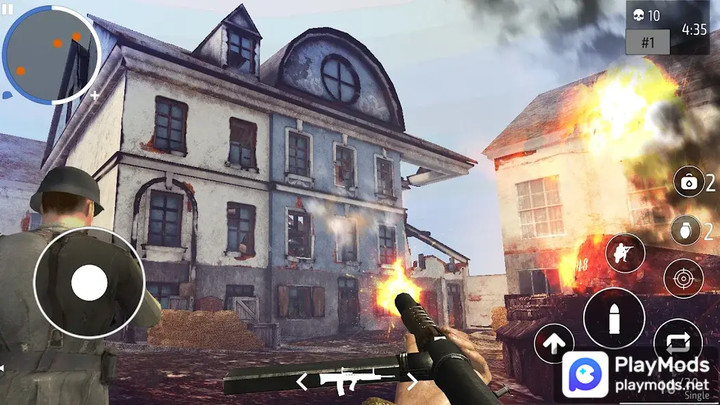Image resolution: width=720 pixels, height=405 pixels.
Task: Toggle aim with the crosshair button
Action: (683, 278)
